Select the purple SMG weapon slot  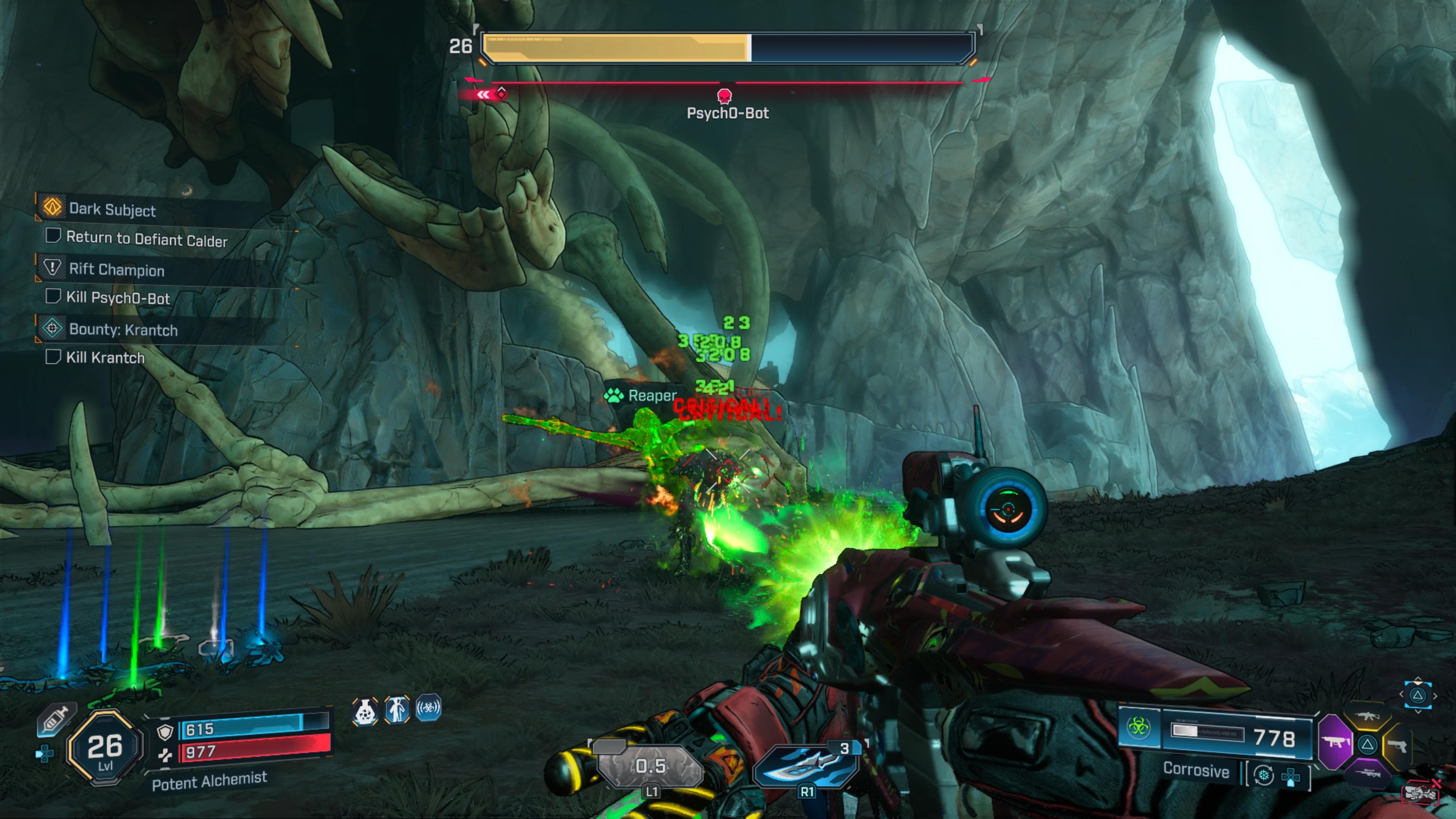1335,742
